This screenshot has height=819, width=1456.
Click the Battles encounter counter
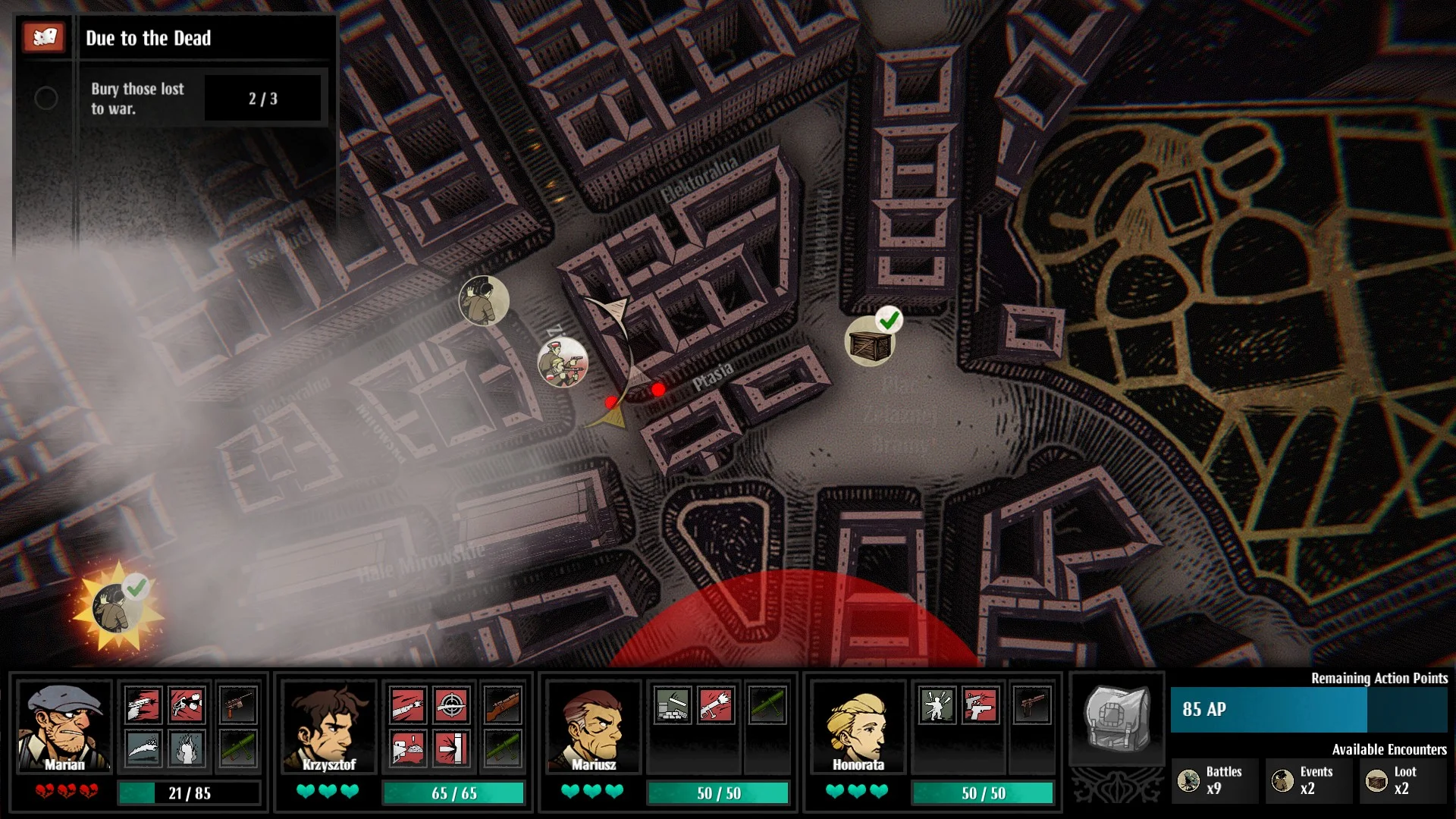click(x=1214, y=780)
